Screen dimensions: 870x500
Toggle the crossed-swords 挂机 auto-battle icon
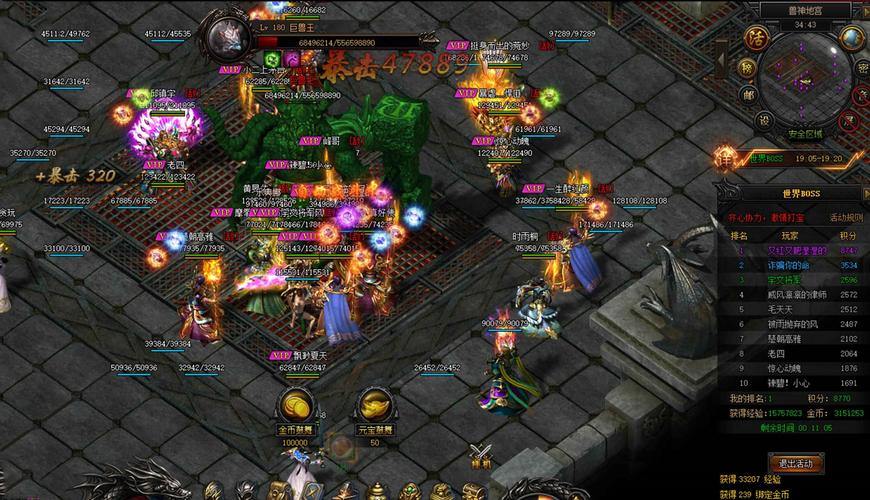point(482,454)
